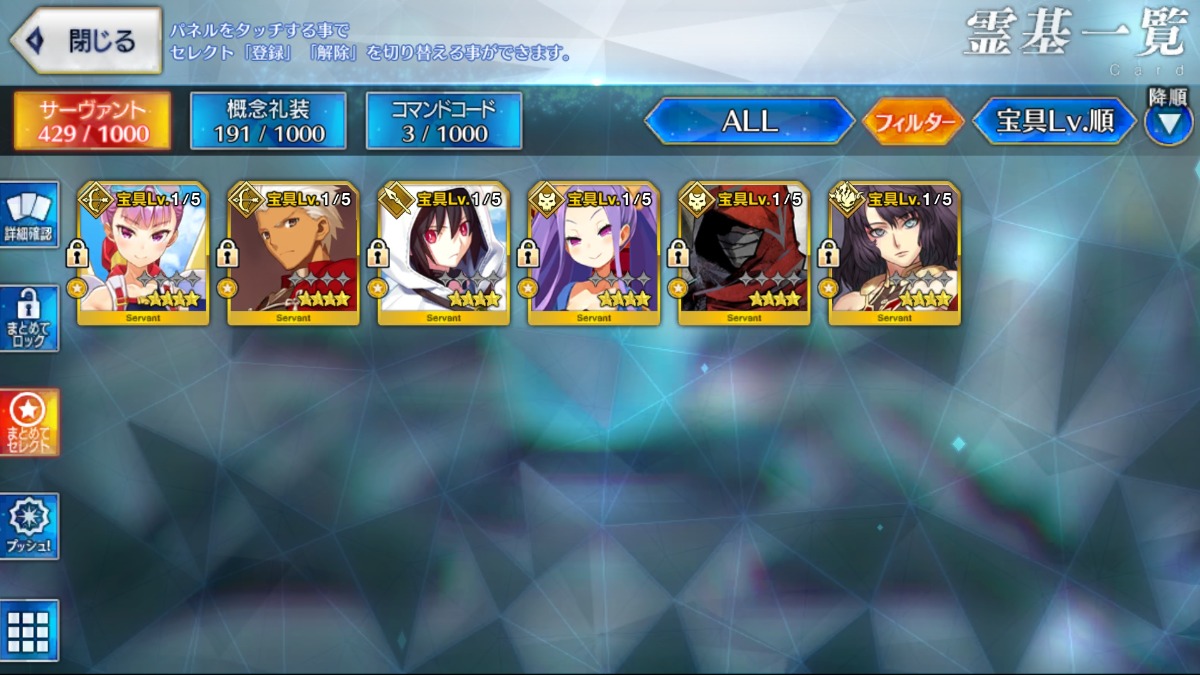Image resolution: width=1200 pixels, height=675 pixels.
Task: Pick the white-hooded black-haired servant card
Action: 443,255
